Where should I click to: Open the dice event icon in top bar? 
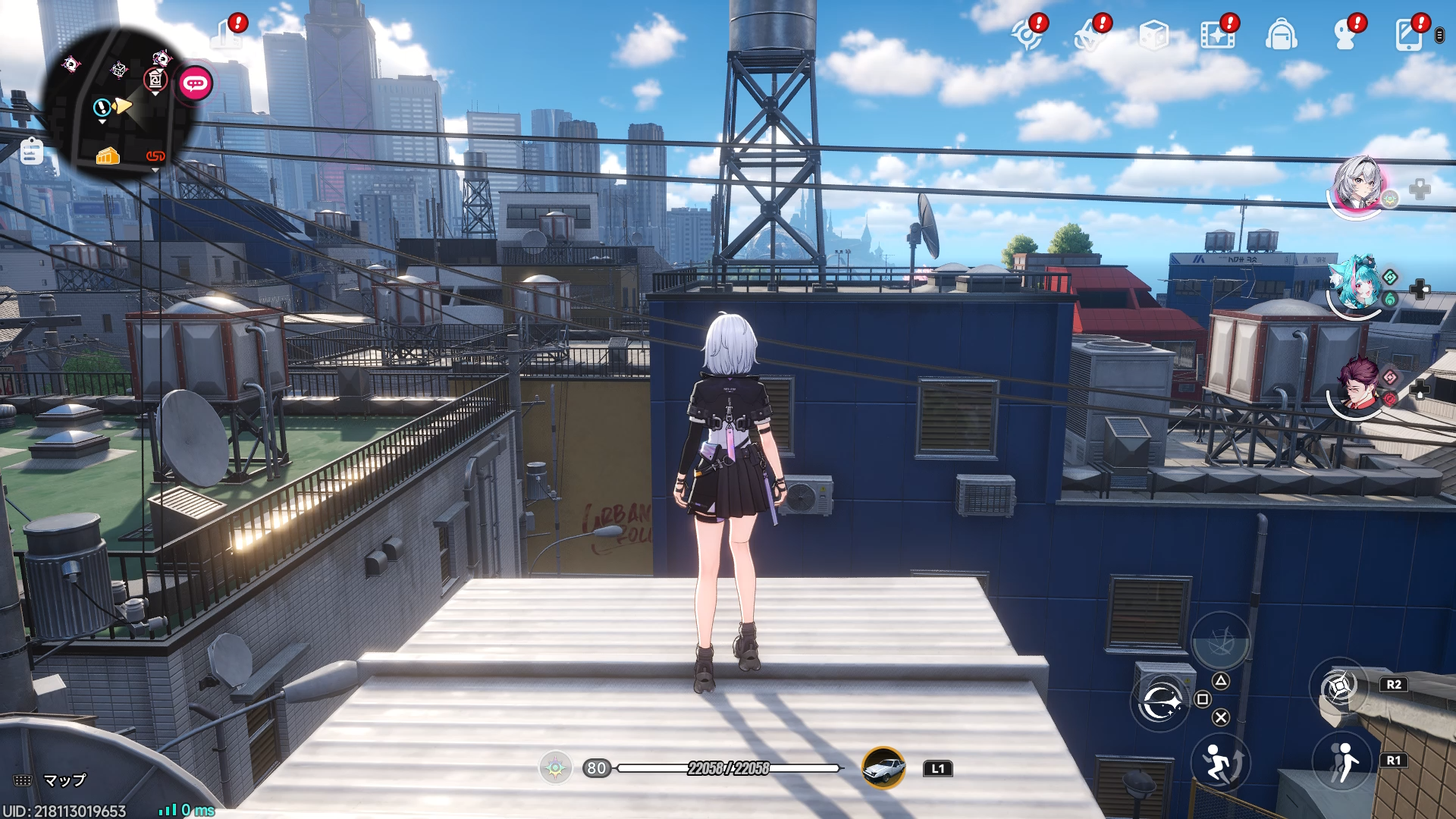1153,34
